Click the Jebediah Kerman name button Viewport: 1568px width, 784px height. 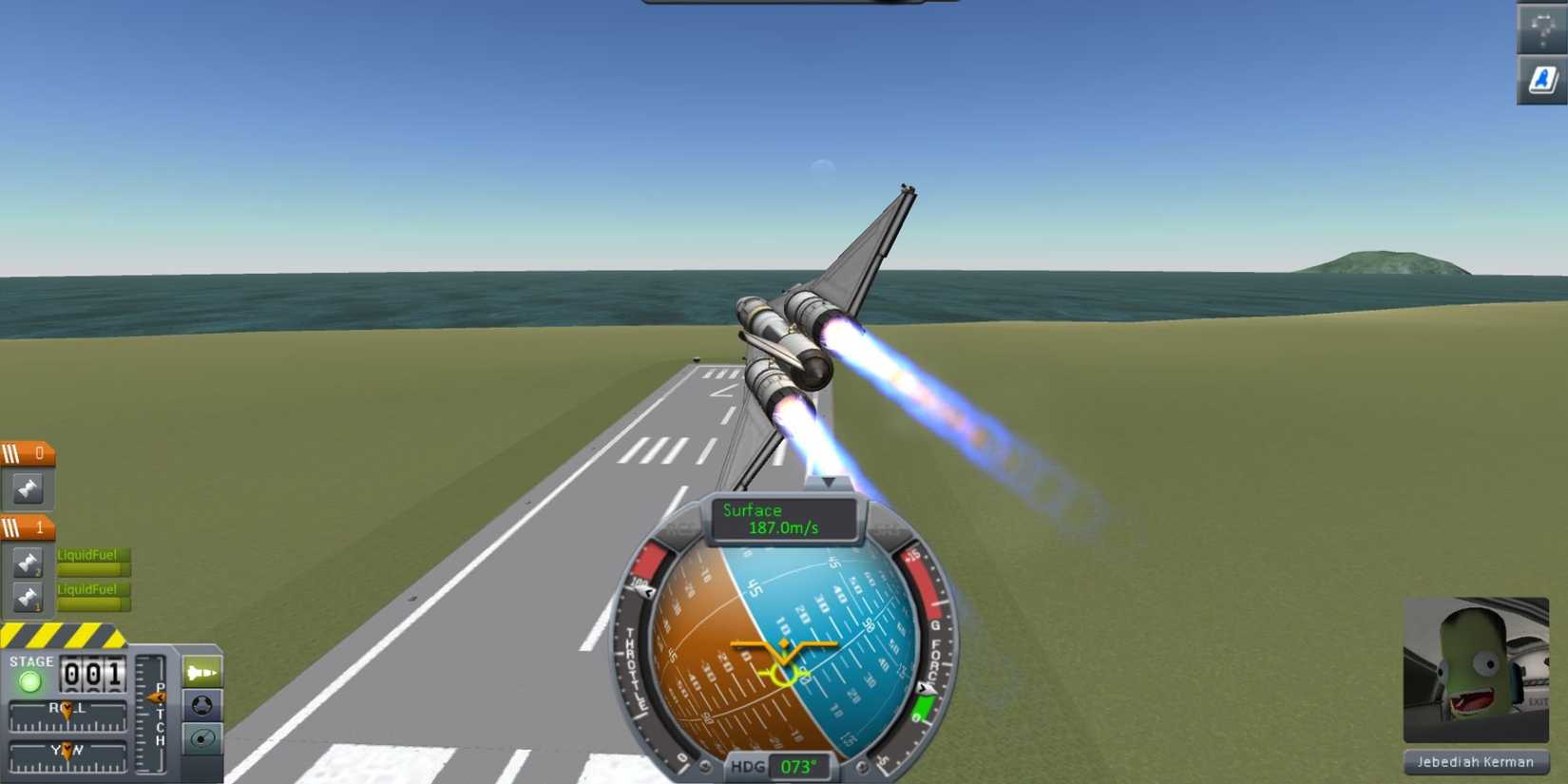pos(1474,762)
